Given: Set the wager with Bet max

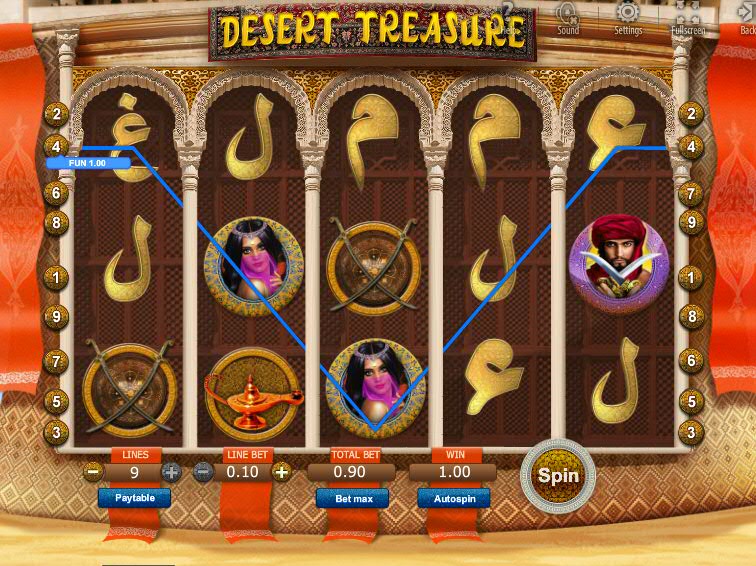Looking at the screenshot, I should (x=352, y=498).
